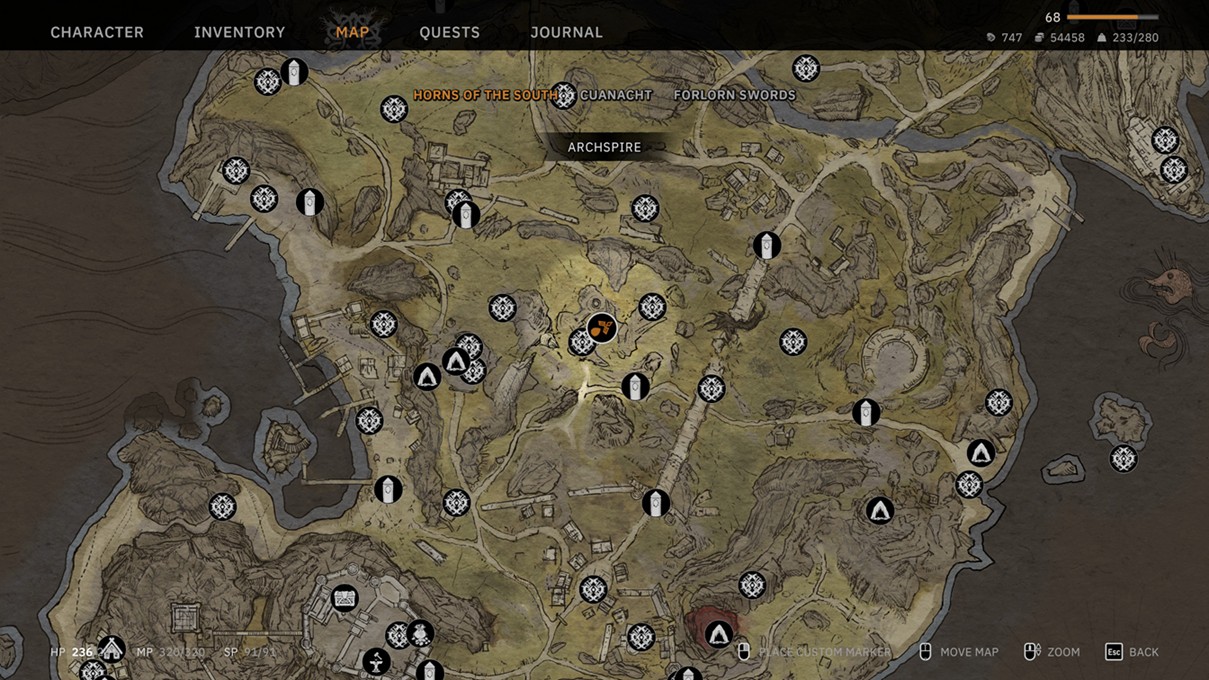
Task: Pick the tent marker on the red-stained area
Action: [x=719, y=634]
